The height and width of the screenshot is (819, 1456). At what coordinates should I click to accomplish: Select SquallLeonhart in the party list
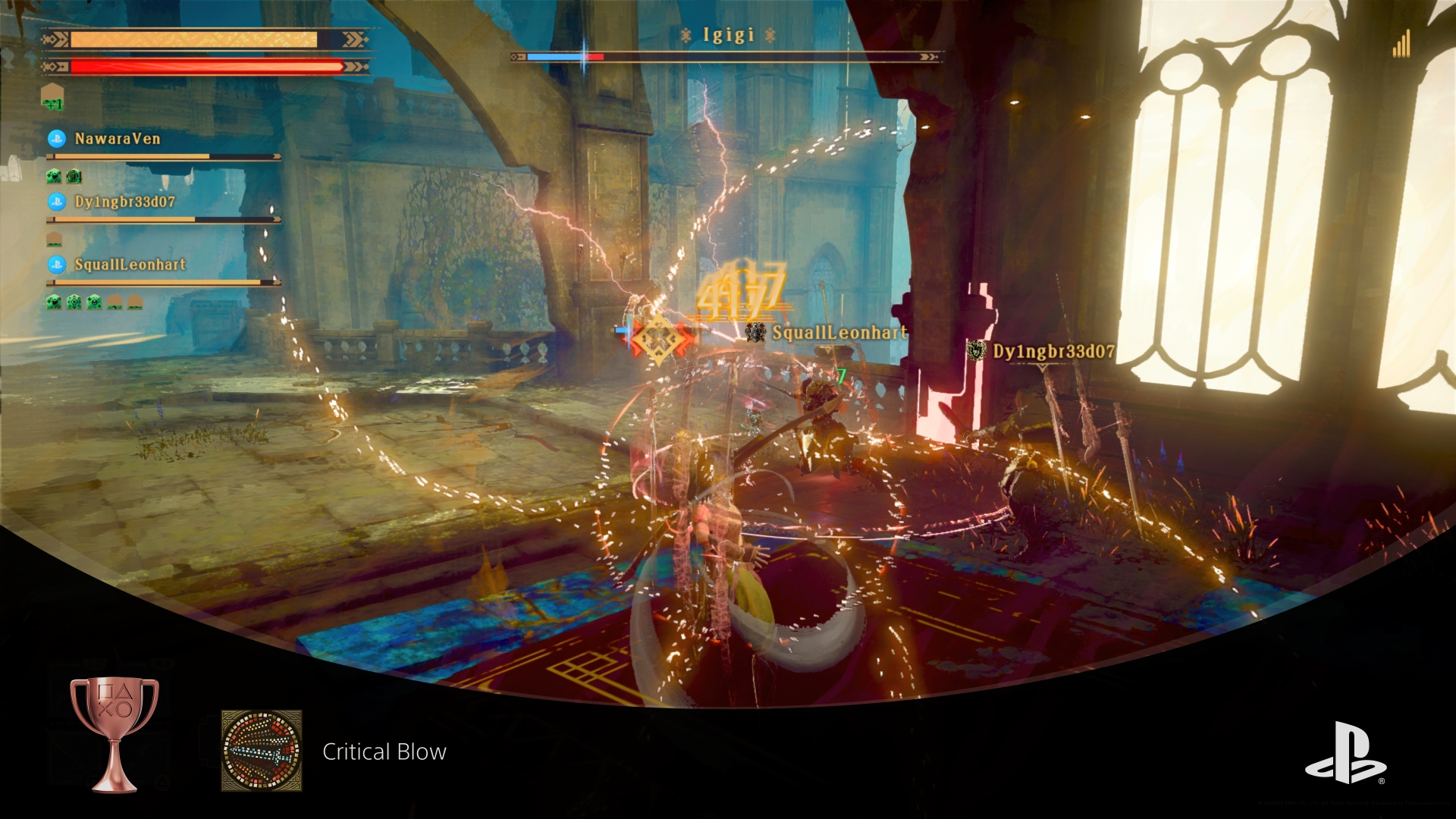click(x=130, y=265)
